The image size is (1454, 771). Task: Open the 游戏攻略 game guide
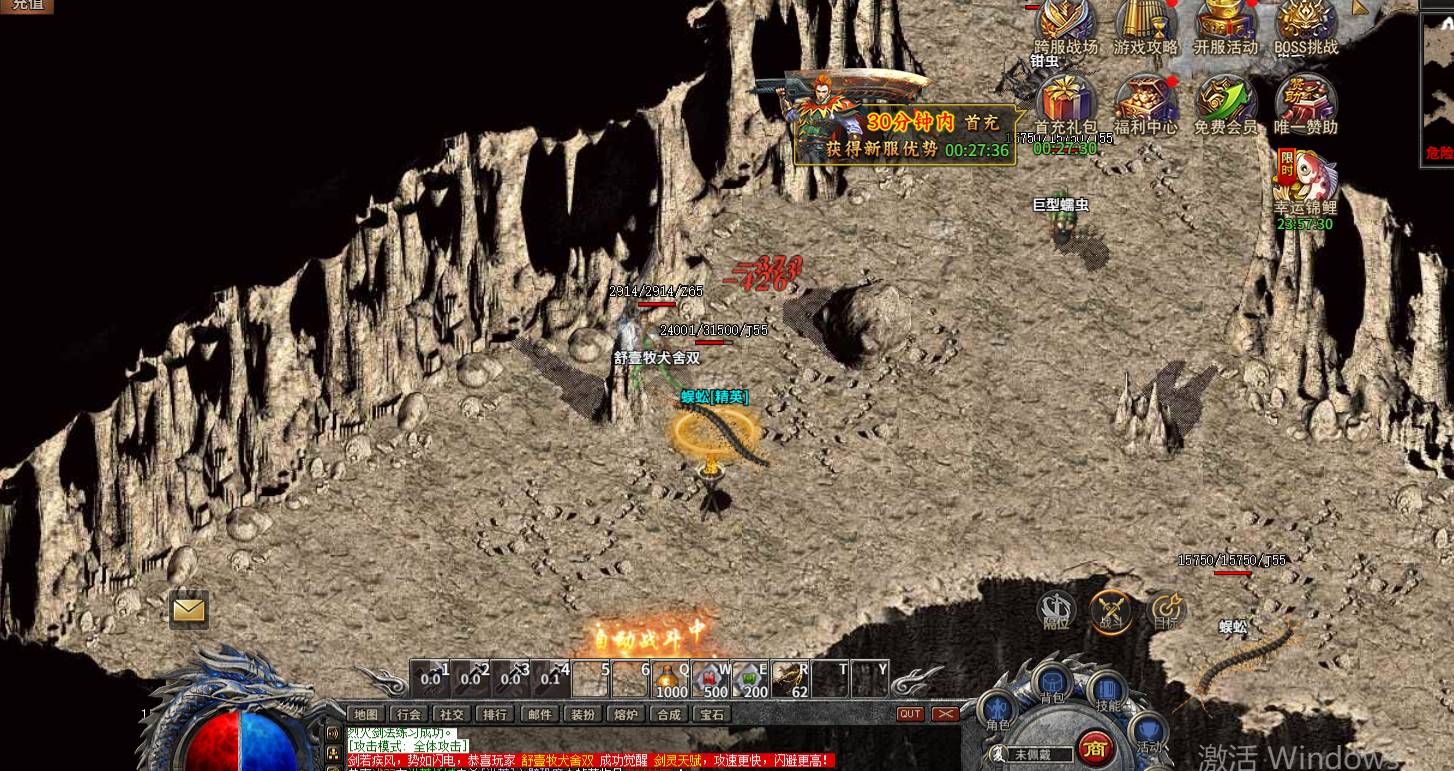1146,24
